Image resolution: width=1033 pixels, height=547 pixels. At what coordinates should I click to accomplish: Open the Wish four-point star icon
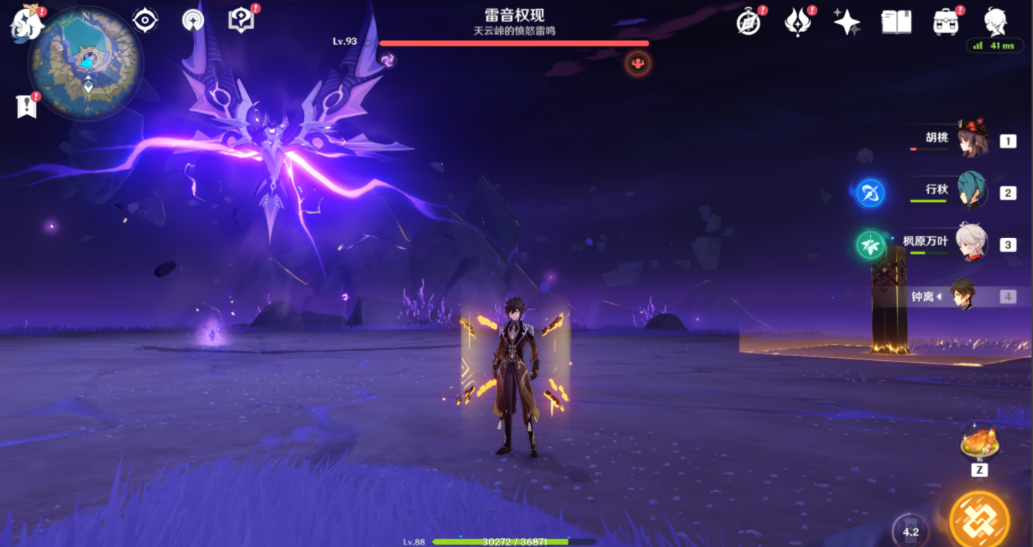tap(847, 22)
